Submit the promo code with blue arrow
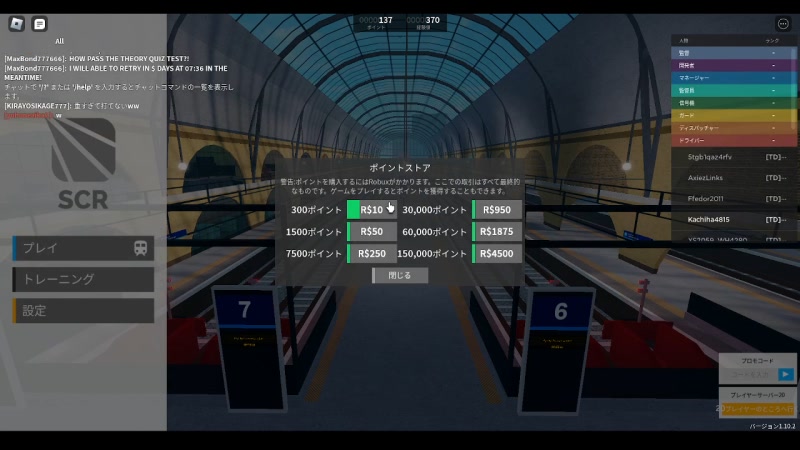Screen dimensions: 800x450 (x=787, y=375)
